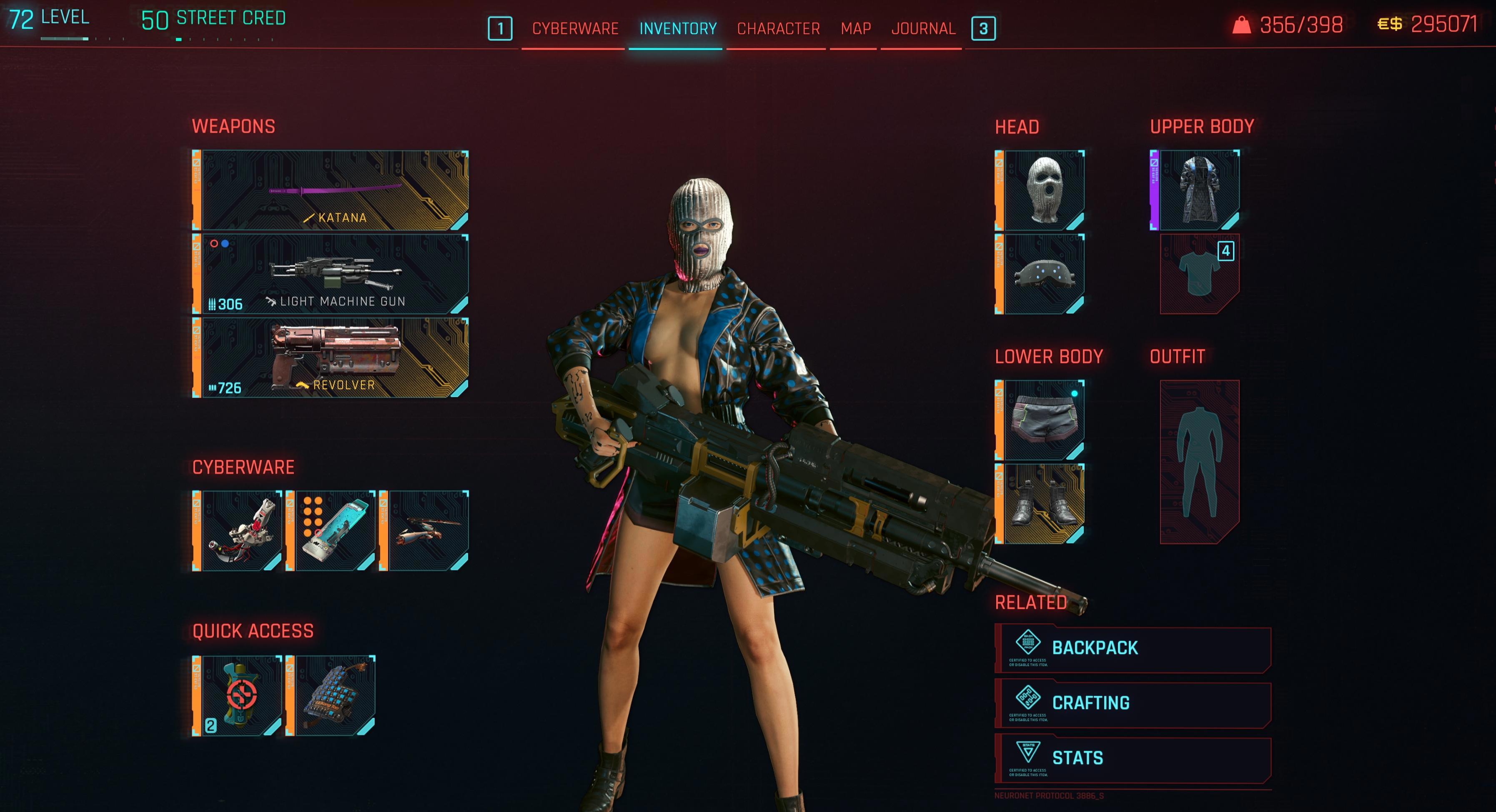Select the balaclava head slot
The height and width of the screenshot is (812, 1496).
pos(1044,190)
